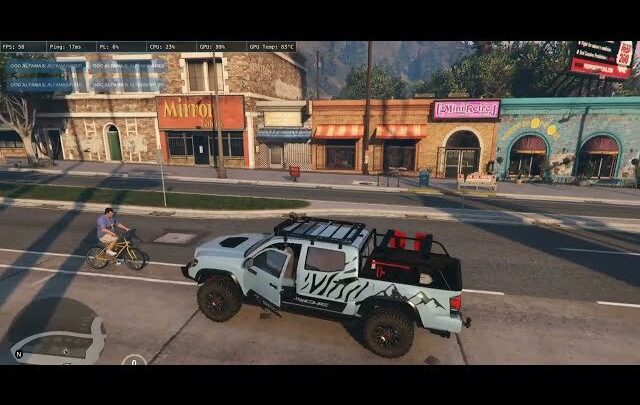Select the north compass marker on the minimap
This screenshot has width=640, height=405.
coord(18,354)
